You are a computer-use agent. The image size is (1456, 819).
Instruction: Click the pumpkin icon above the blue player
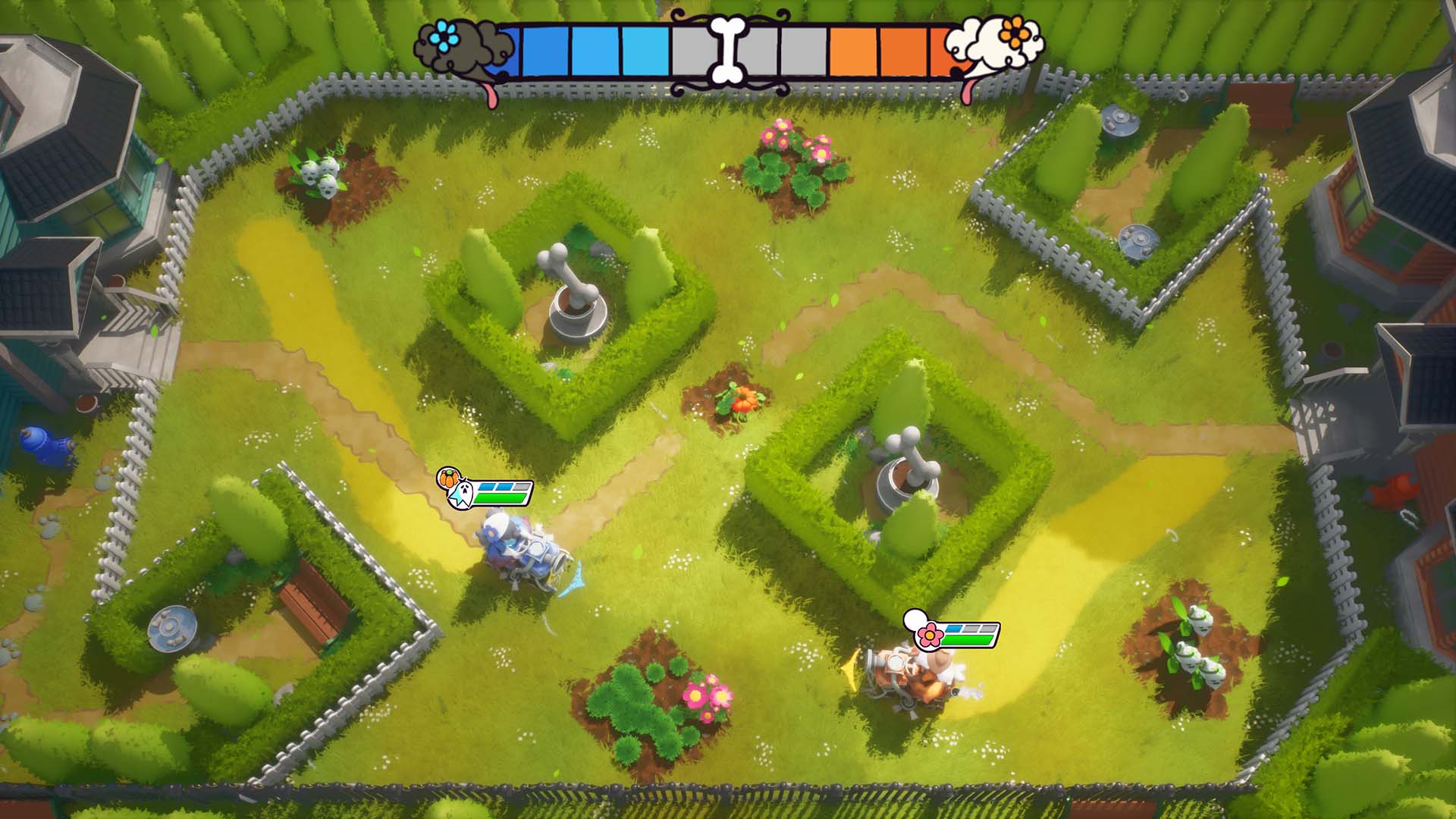[447, 479]
